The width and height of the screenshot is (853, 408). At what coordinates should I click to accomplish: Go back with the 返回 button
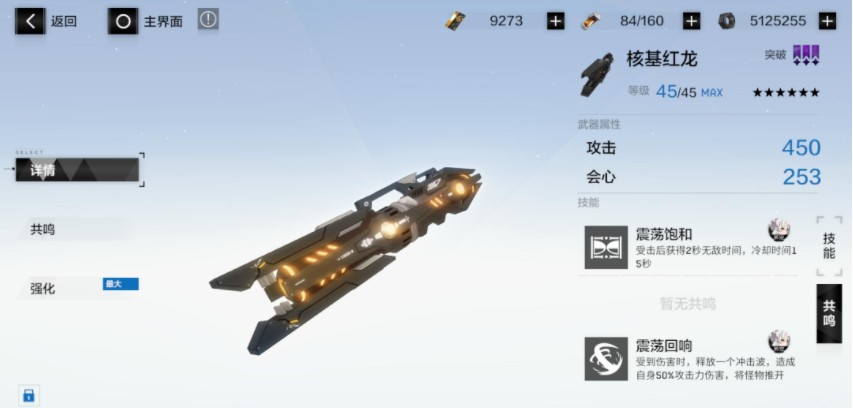pyautogui.click(x=46, y=20)
